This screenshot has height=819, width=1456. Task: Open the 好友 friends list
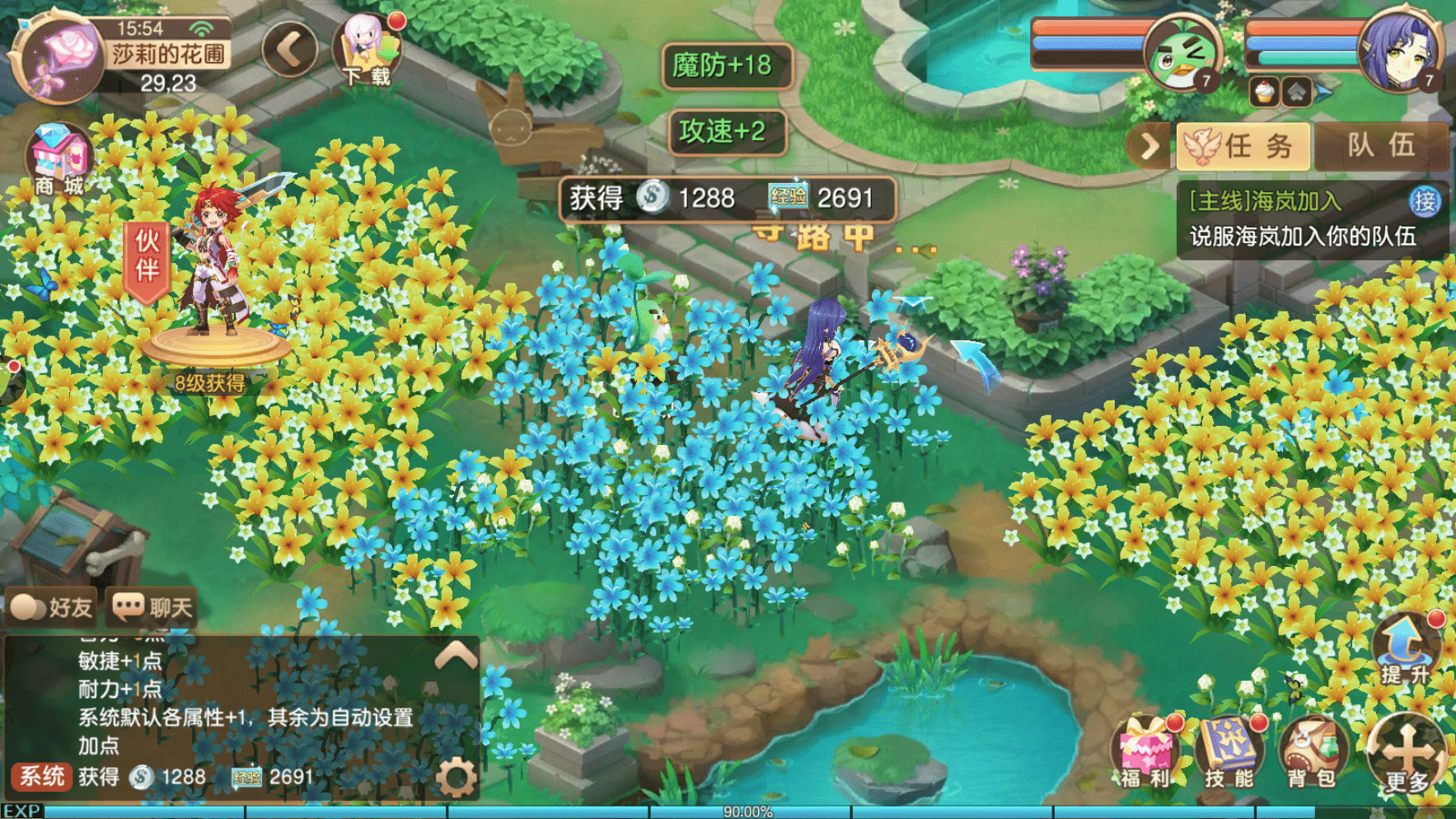coord(51,608)
